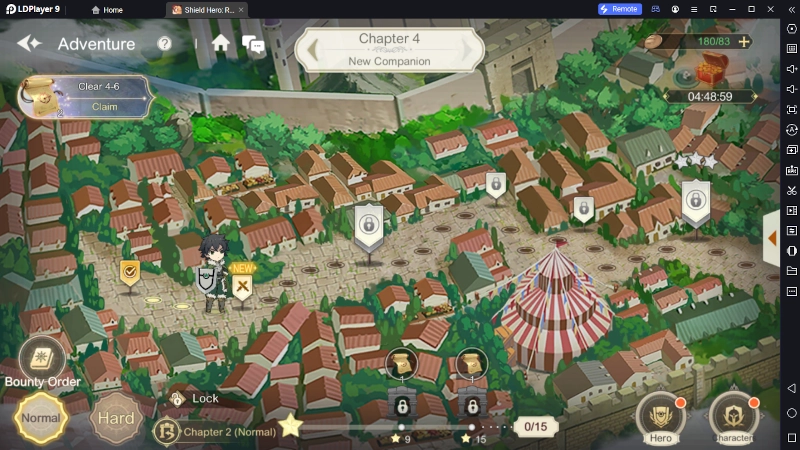The width and height of the screenshot is (800, 450).
Task: Open the Hero menu
Action: (x=661, y=418)
